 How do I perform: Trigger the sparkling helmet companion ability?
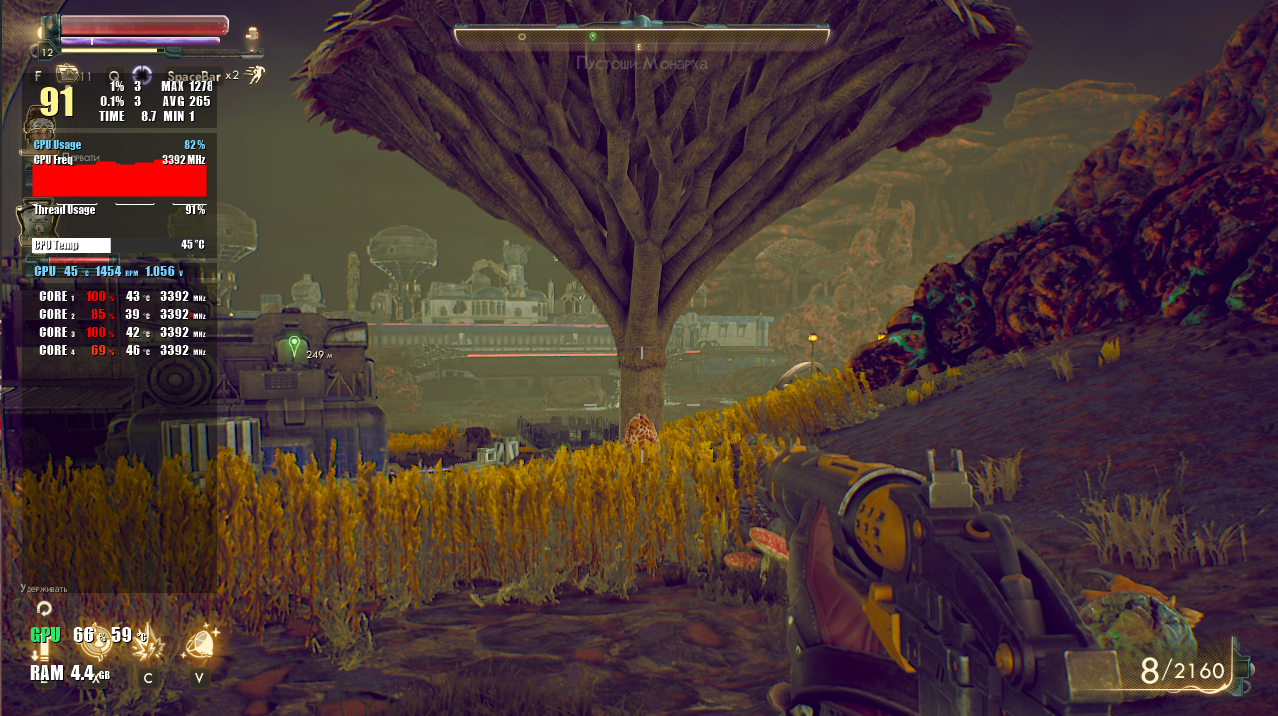pos(201,641)
